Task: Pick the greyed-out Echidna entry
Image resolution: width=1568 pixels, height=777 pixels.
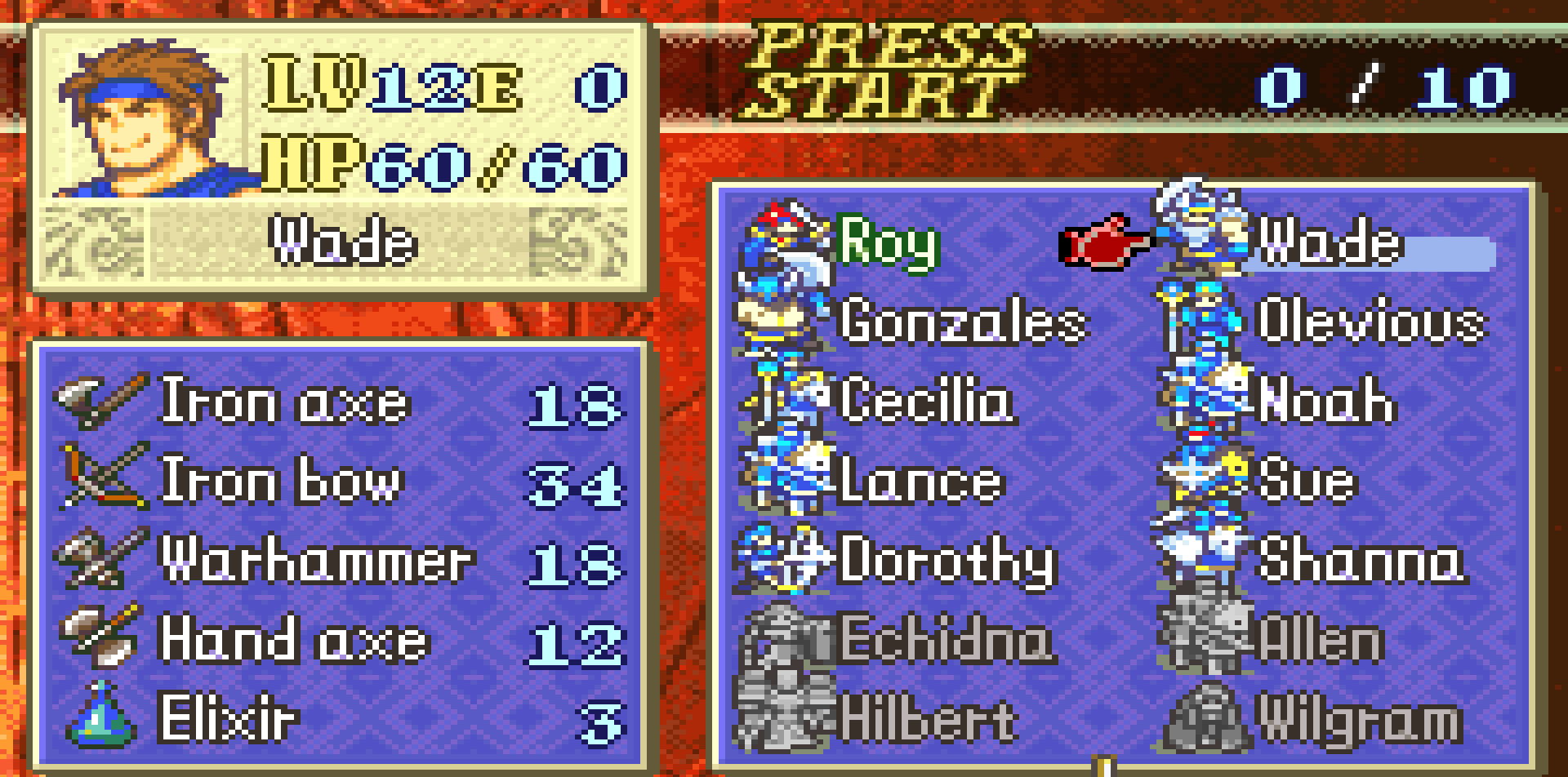Action: (945, 640)
